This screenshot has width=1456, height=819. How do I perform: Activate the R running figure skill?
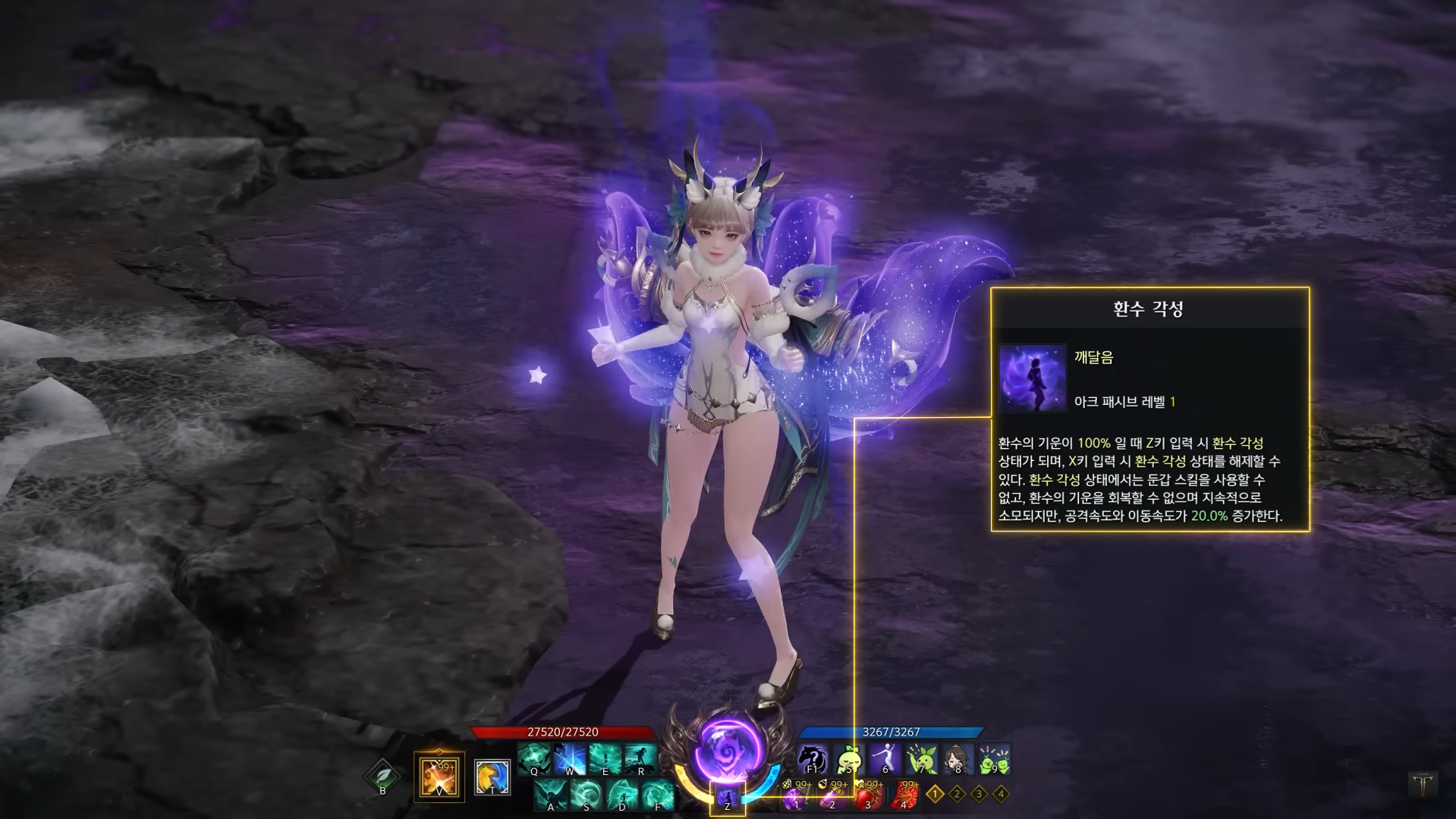[641, 759]
